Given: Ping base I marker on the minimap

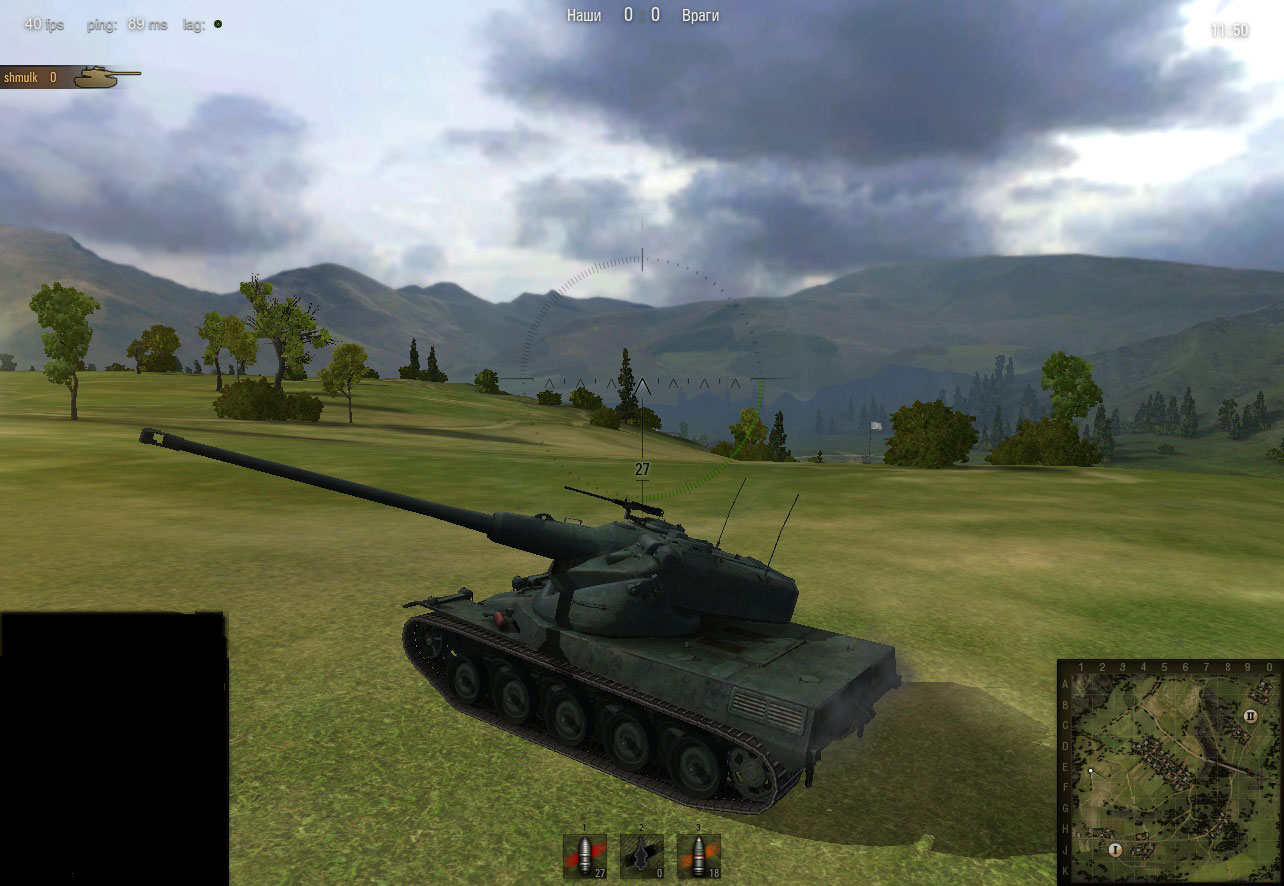Looking at the screenshot, I should pyautogui.click(x=1115, y=849).
